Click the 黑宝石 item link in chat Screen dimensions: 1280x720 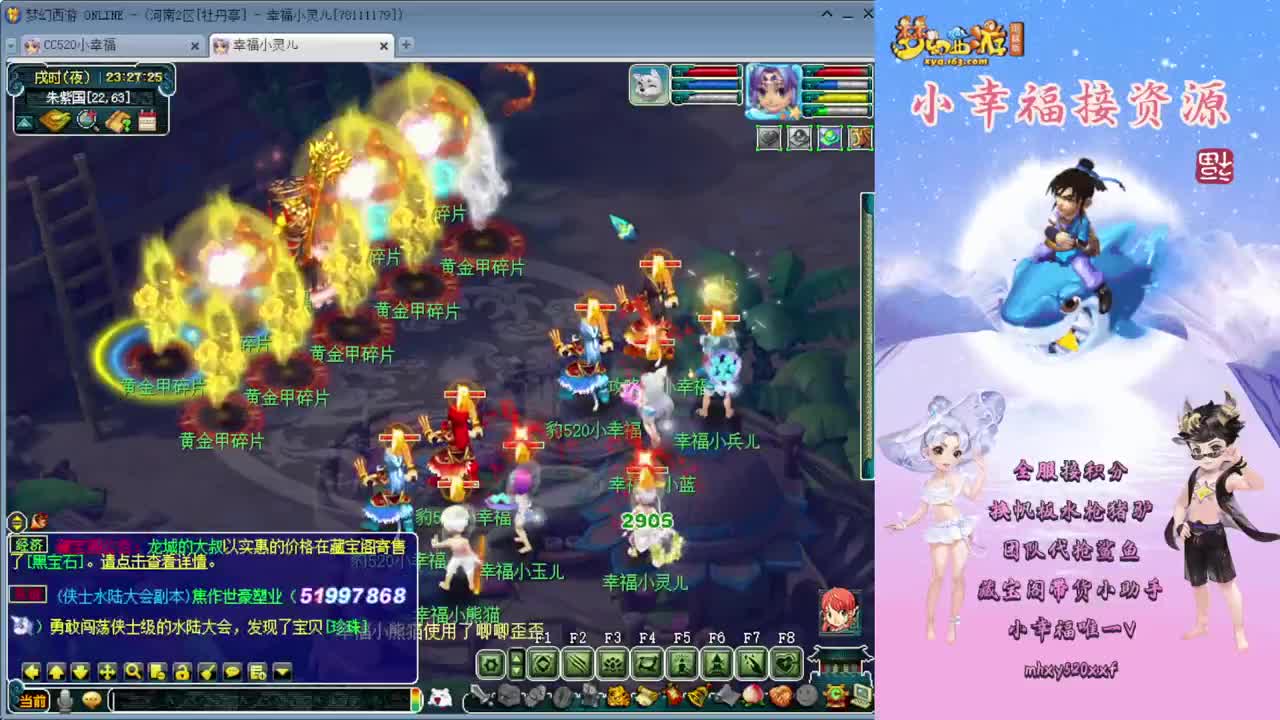coord(54,561)
